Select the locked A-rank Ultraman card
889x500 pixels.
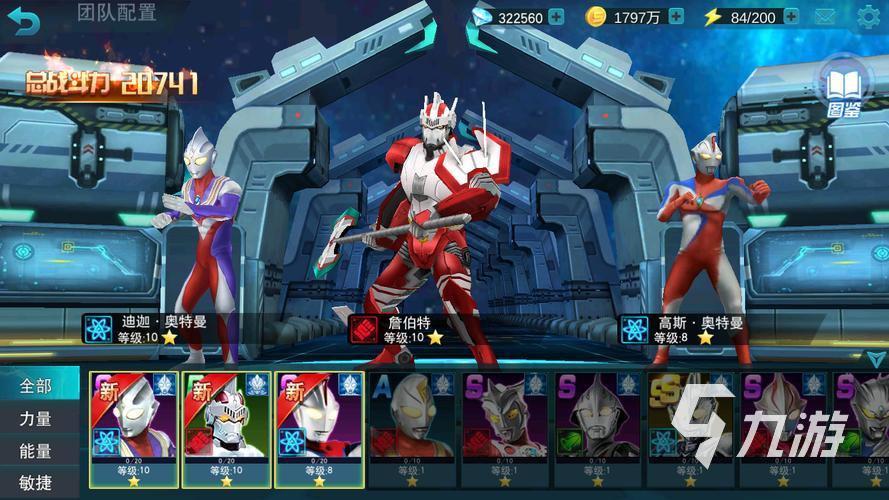[x=411, y=428]
